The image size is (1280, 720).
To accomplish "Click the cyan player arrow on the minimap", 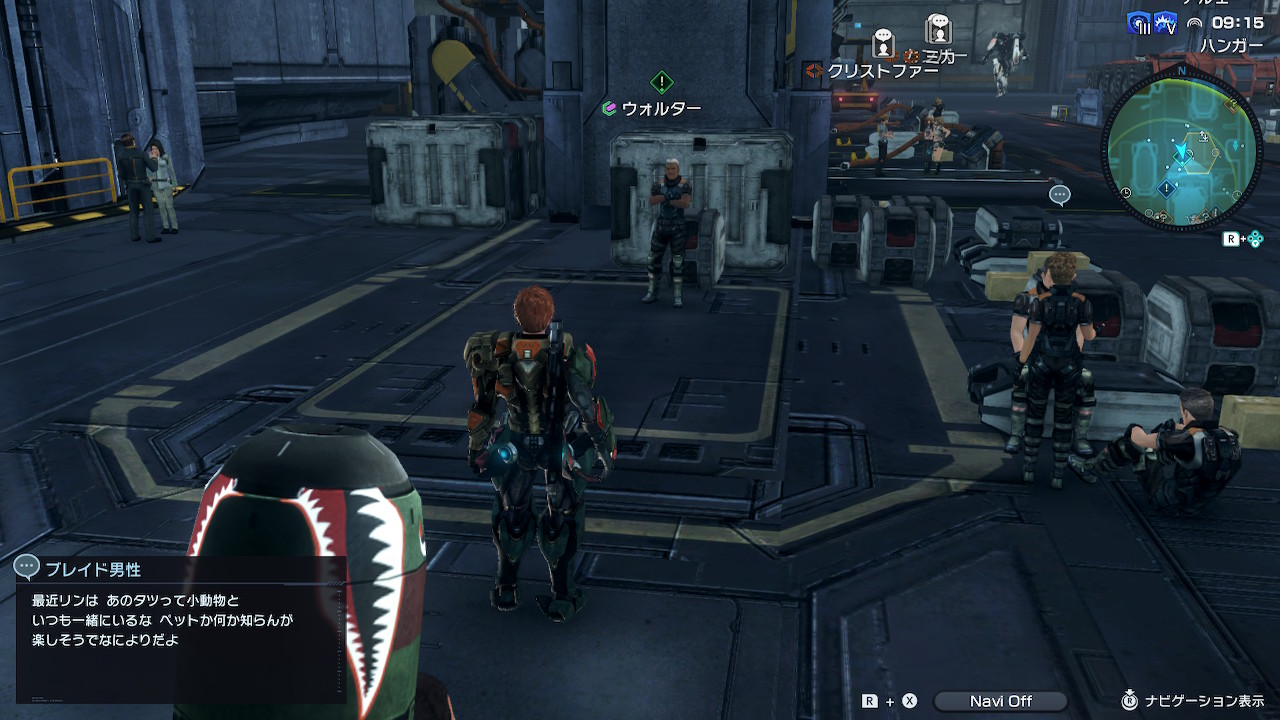I will pos(1182,152).
